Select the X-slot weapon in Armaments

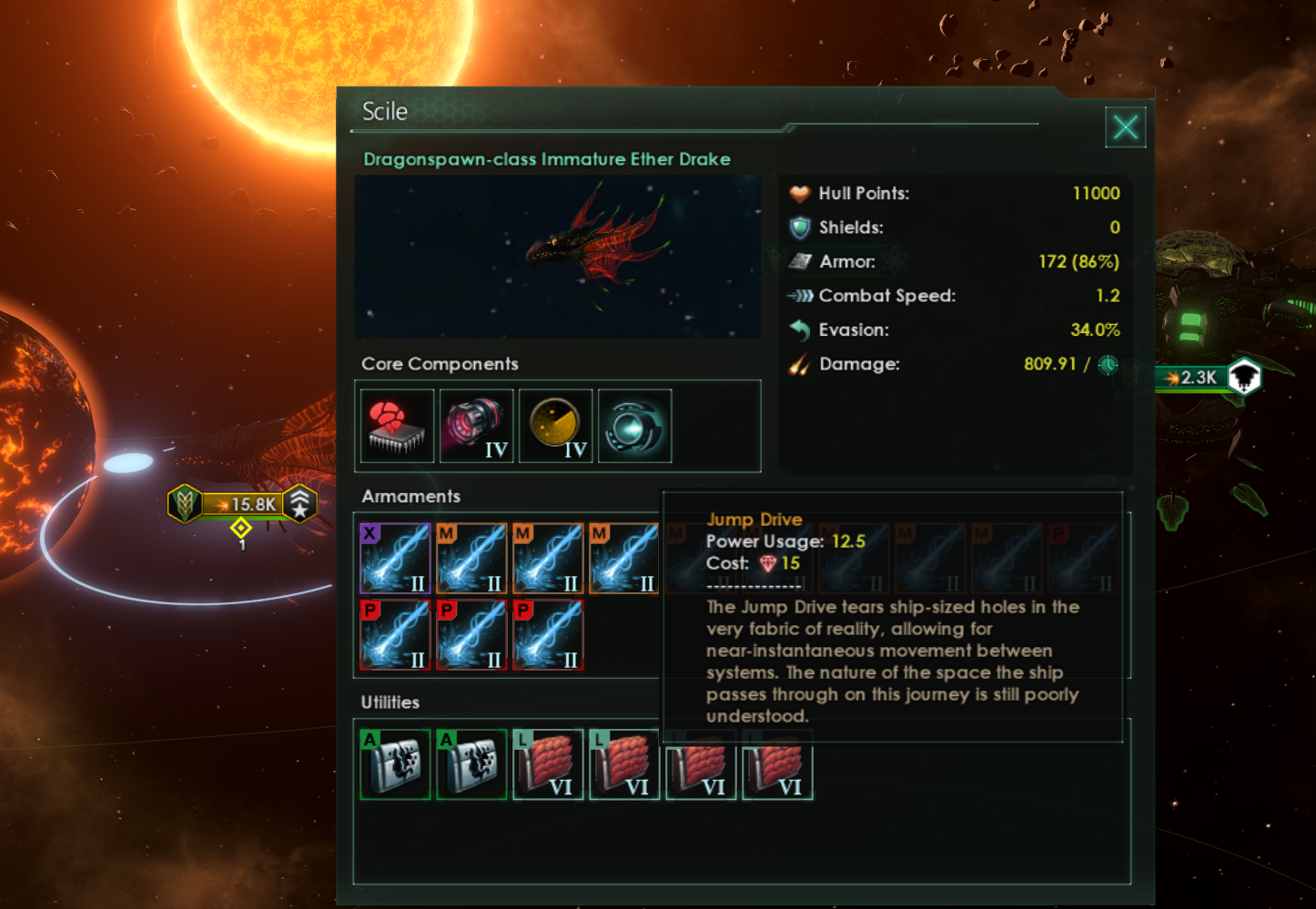[x=395, y=558]
